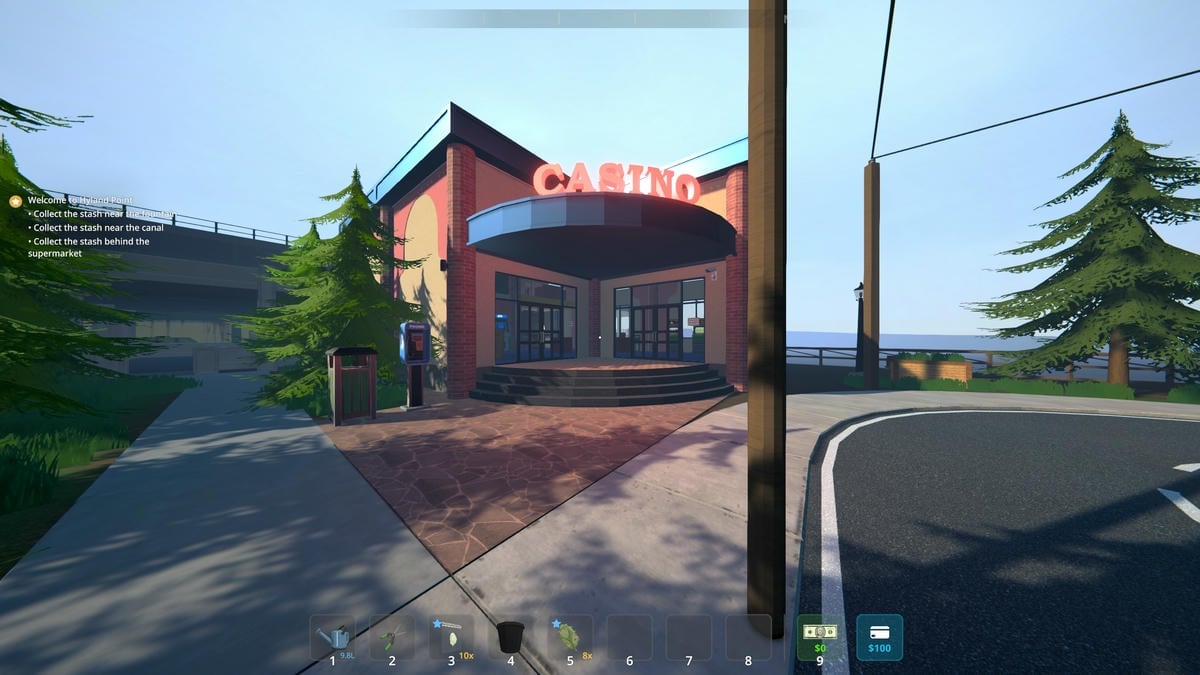Click the bank card balance showing $100
This screenshot has height=675, width=1200.
tap(879, 637)
